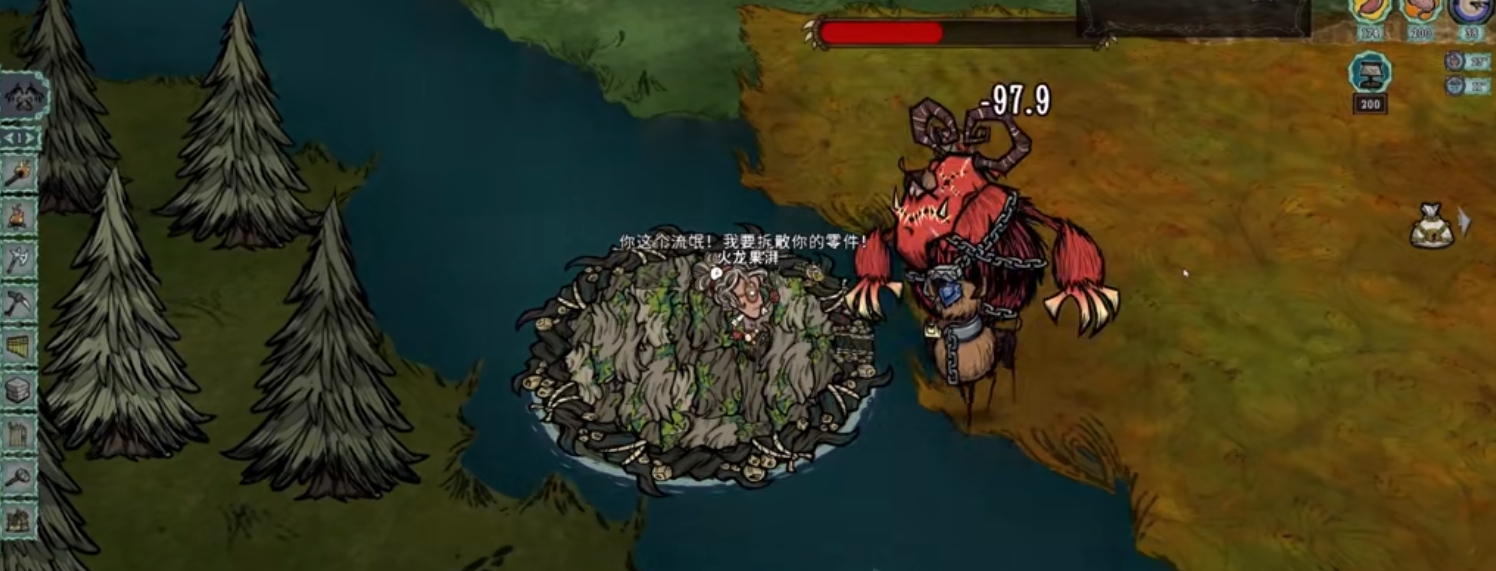Switch pinned recipe page with arrows
This screenshot has width=1496, height=571.
[x=20, y=137]
